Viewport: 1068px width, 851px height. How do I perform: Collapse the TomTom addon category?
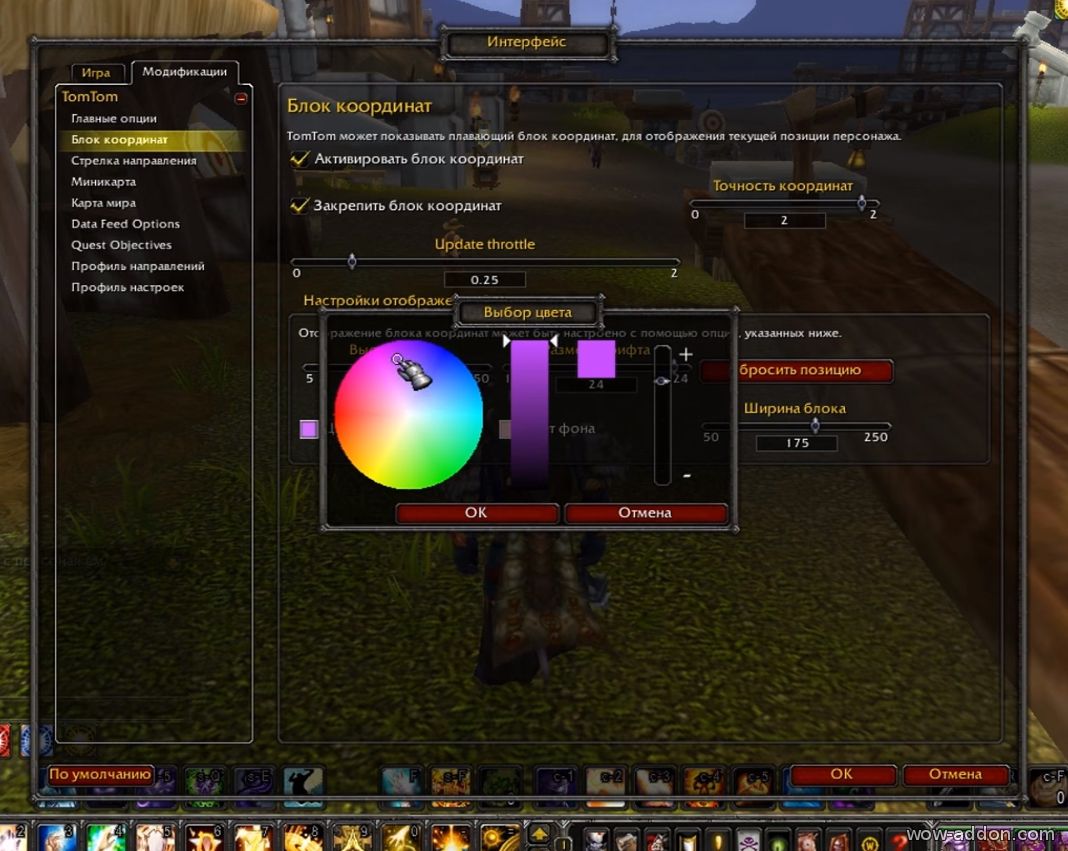click(241, 98)
